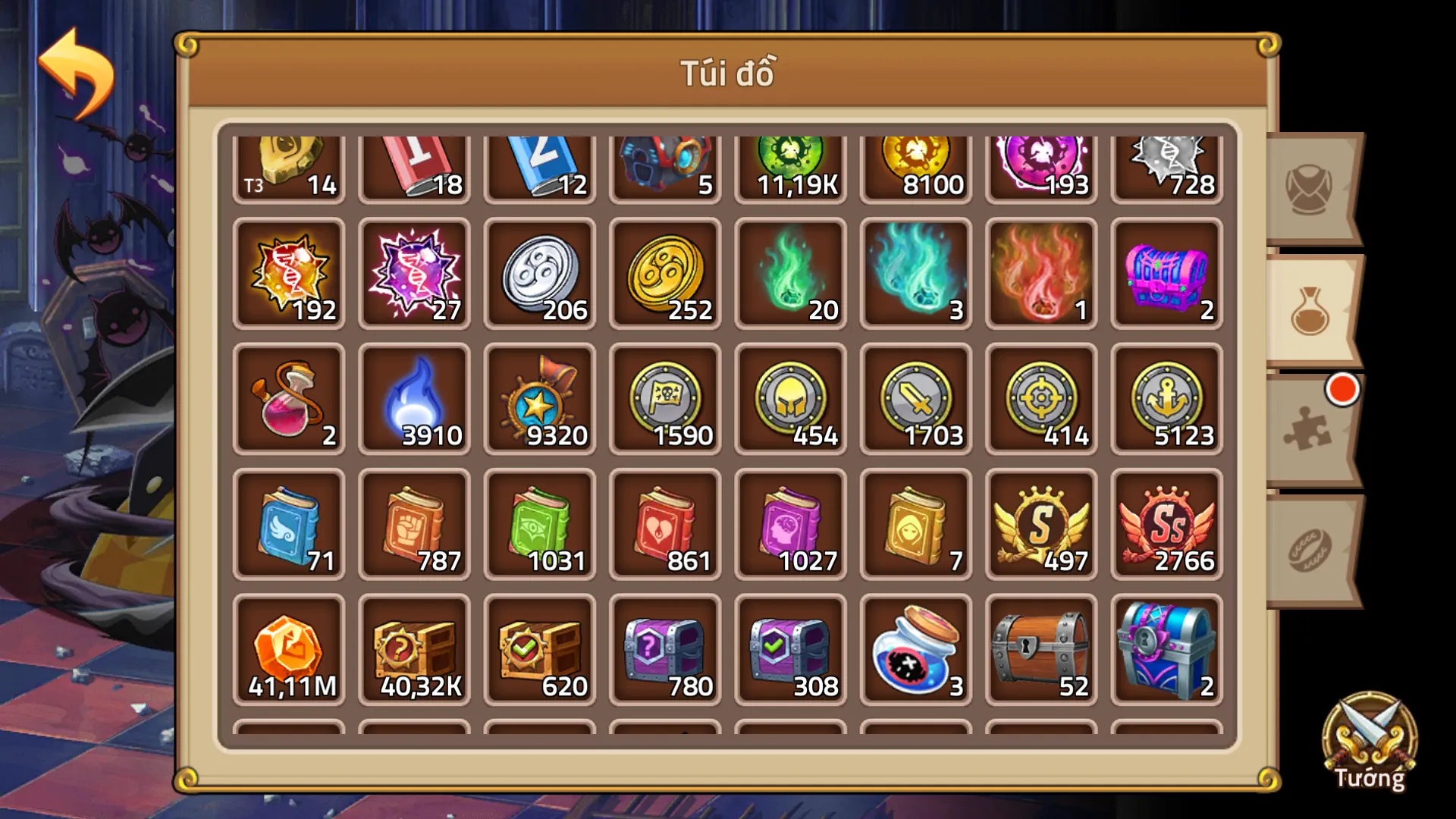Open the SS badge item with 2766
Viewport: 1456px width, 819px height.
(x=1166, y=523)
